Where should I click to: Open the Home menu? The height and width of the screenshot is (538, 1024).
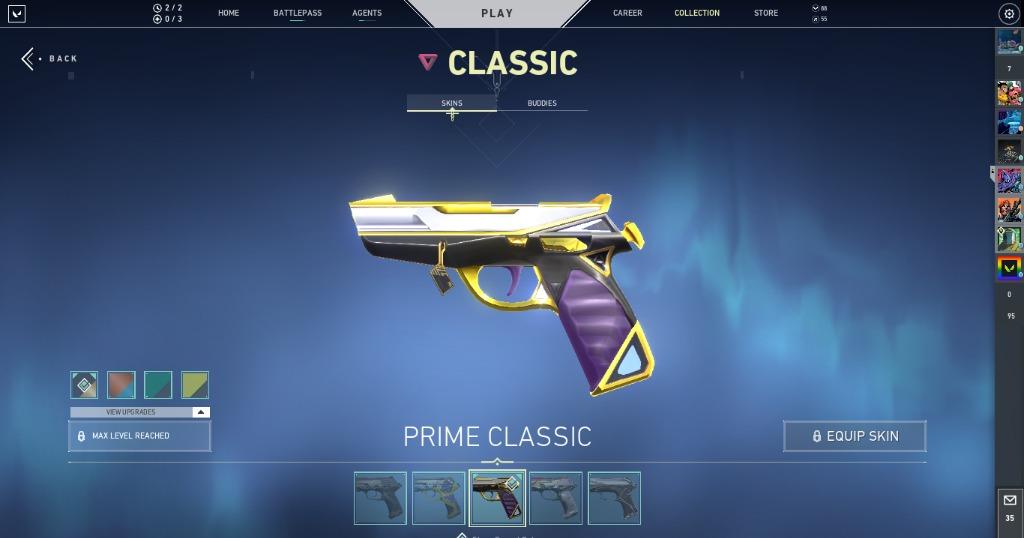coord(228,13)
